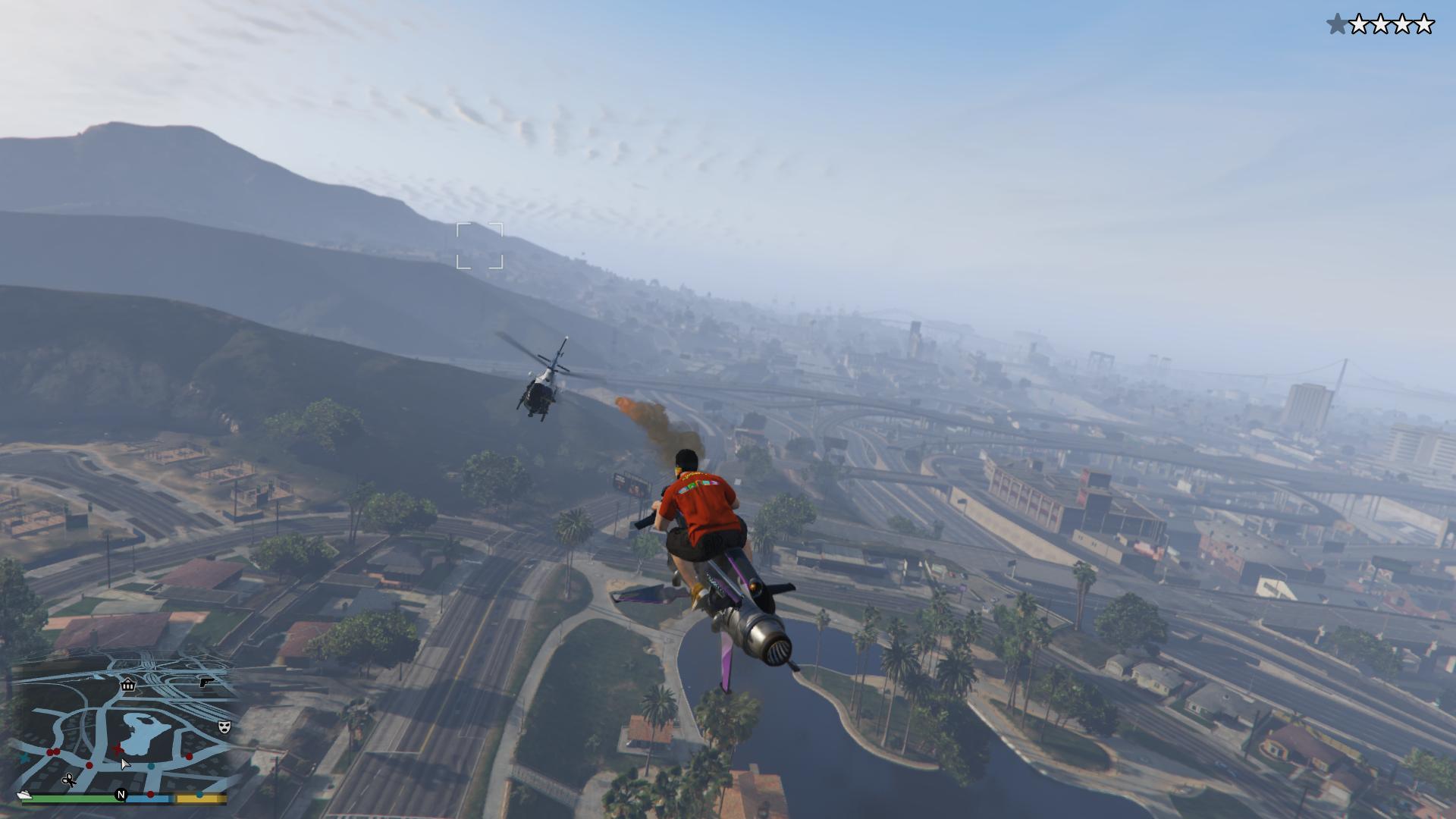Click the boat dock icon at the minimap corner

tap(24, 795)
